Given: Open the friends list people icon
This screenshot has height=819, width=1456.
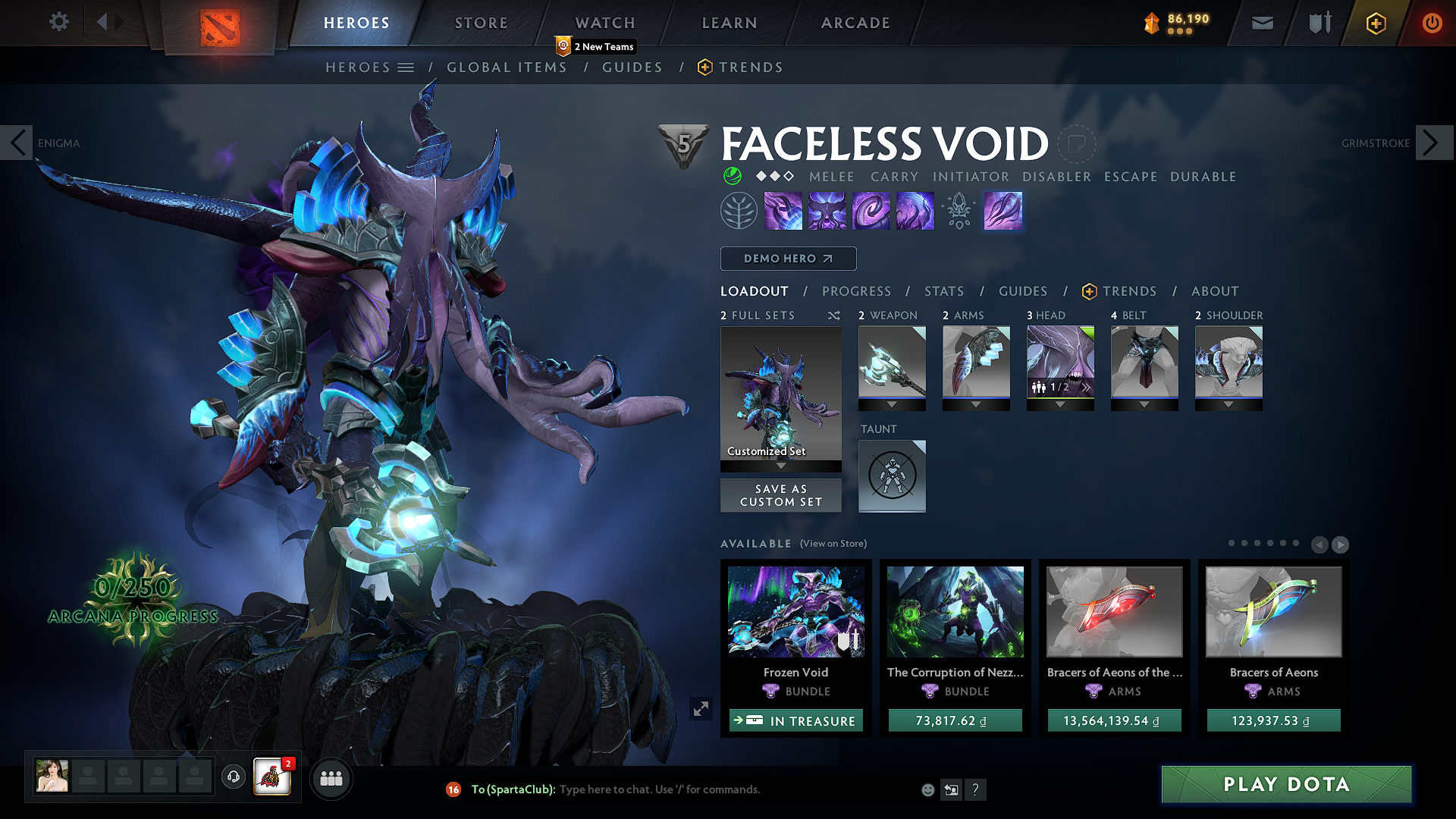Looking at the screenshot, I should pos(331,778).
